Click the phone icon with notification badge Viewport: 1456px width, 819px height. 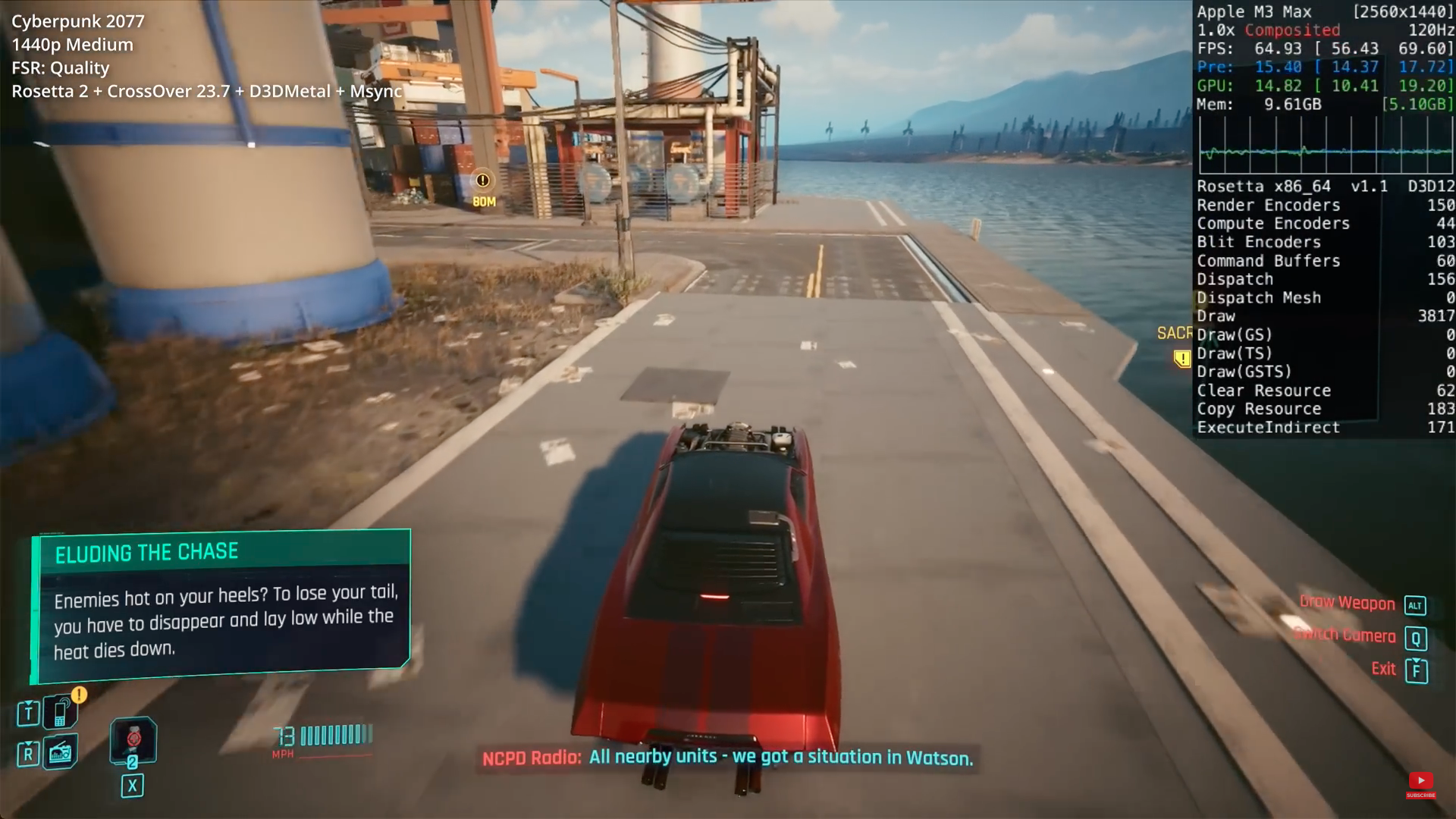pyautogui.click(x=60, y=713)
